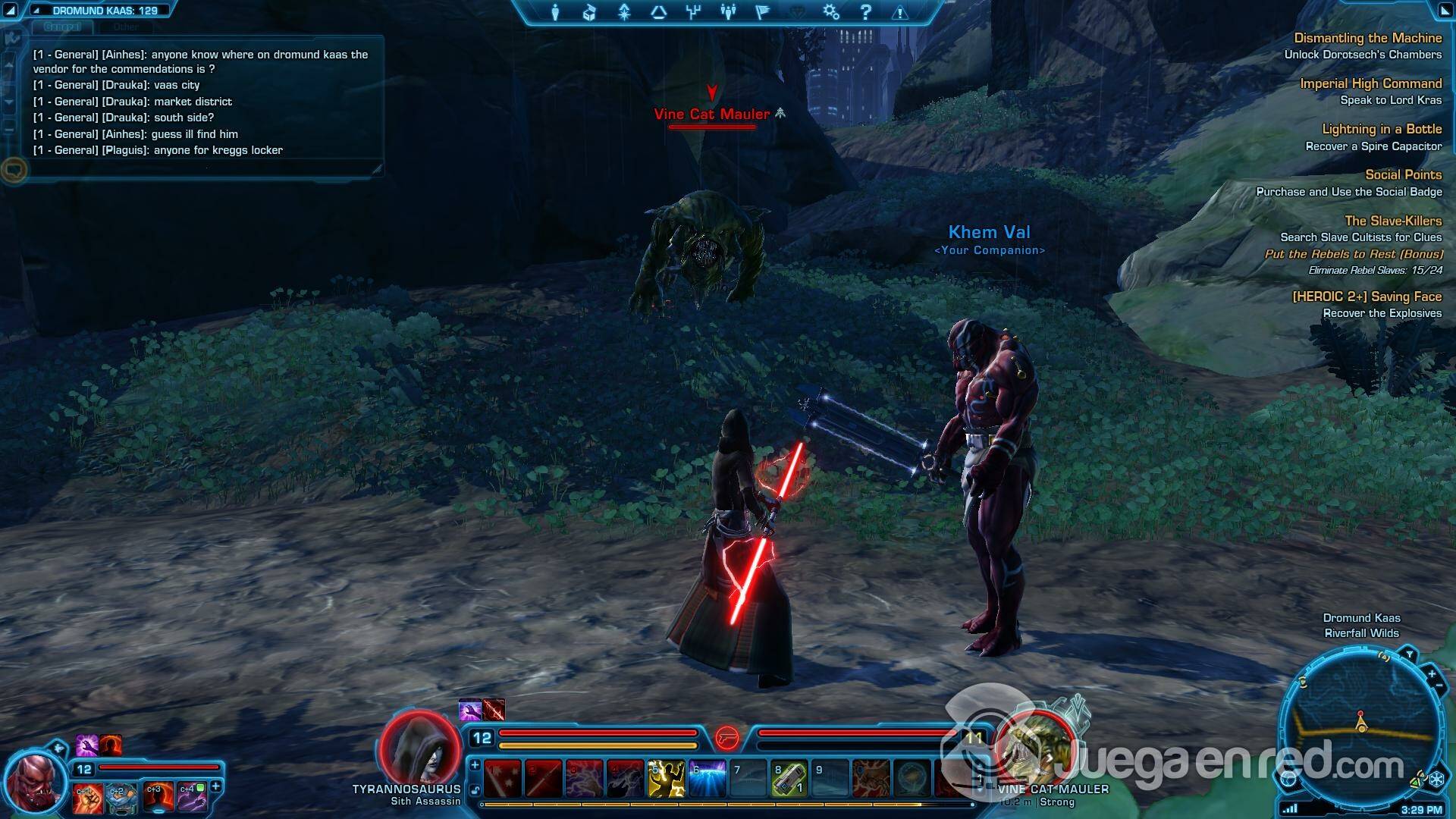
Task: Open the preferences gear icon
Action: coord(831,12)
